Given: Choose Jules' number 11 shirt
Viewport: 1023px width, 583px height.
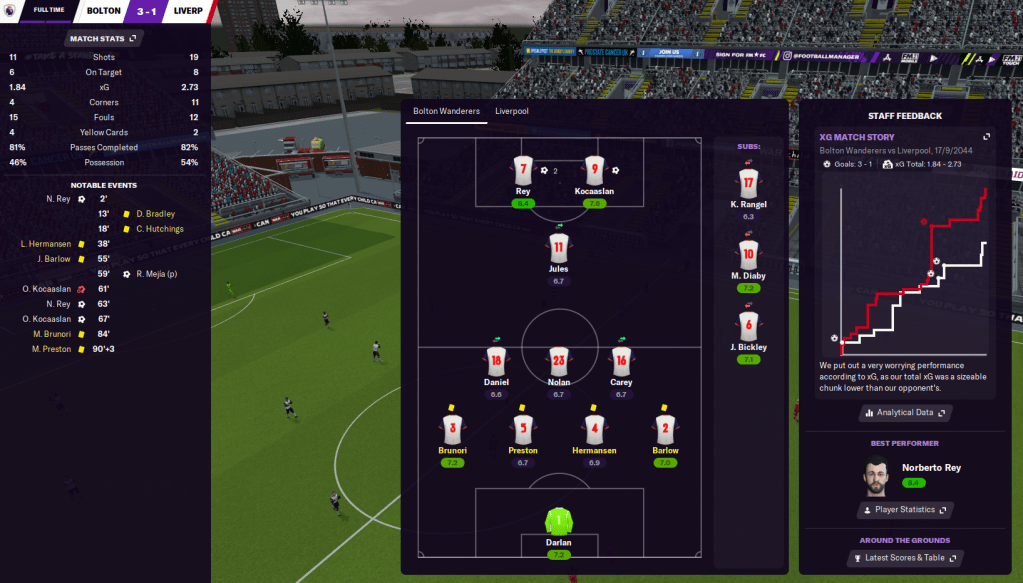Looking at the screenshot, I should (x=558, y=247).
